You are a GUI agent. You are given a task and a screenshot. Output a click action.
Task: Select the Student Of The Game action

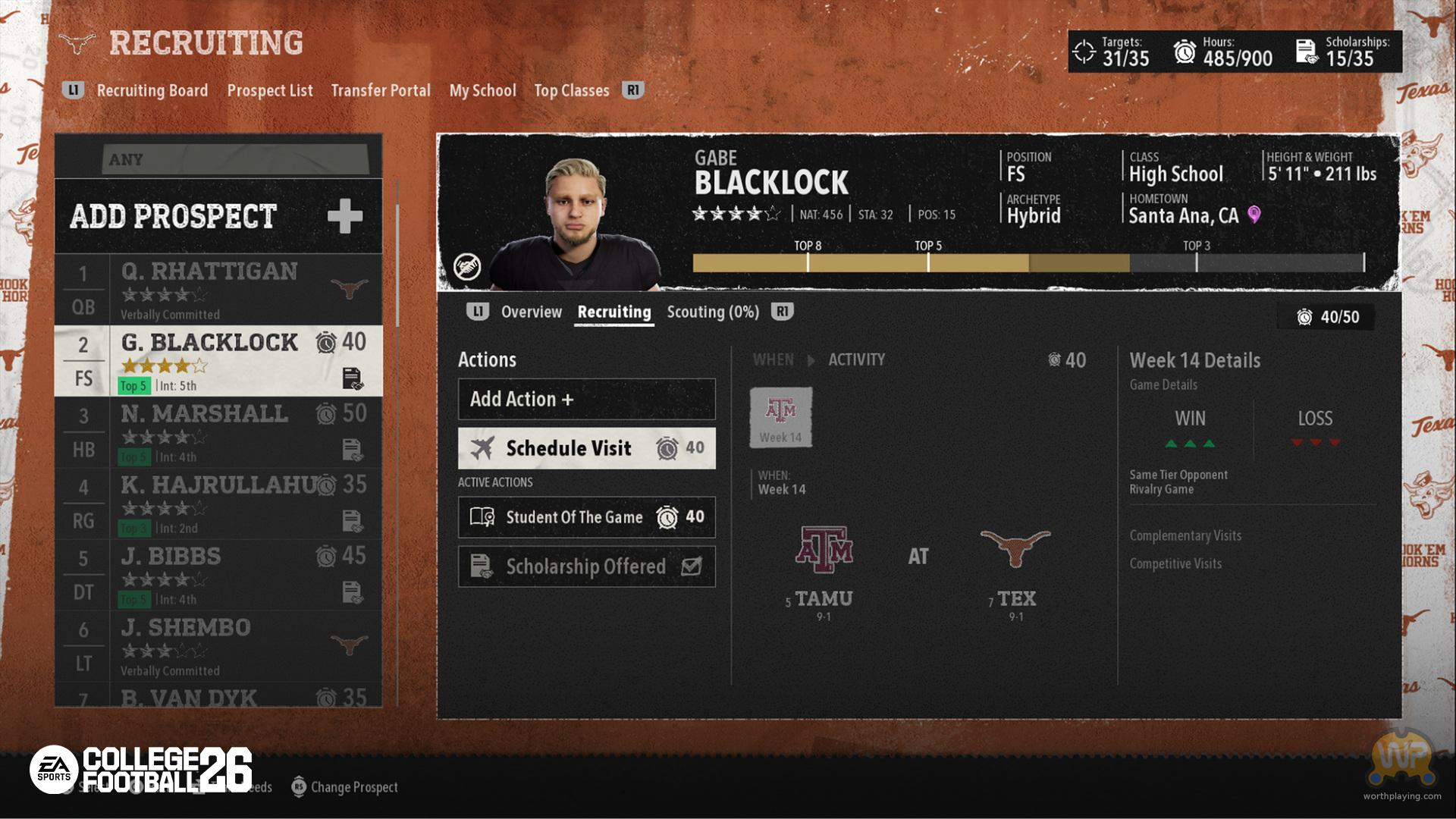click(586, 517)
